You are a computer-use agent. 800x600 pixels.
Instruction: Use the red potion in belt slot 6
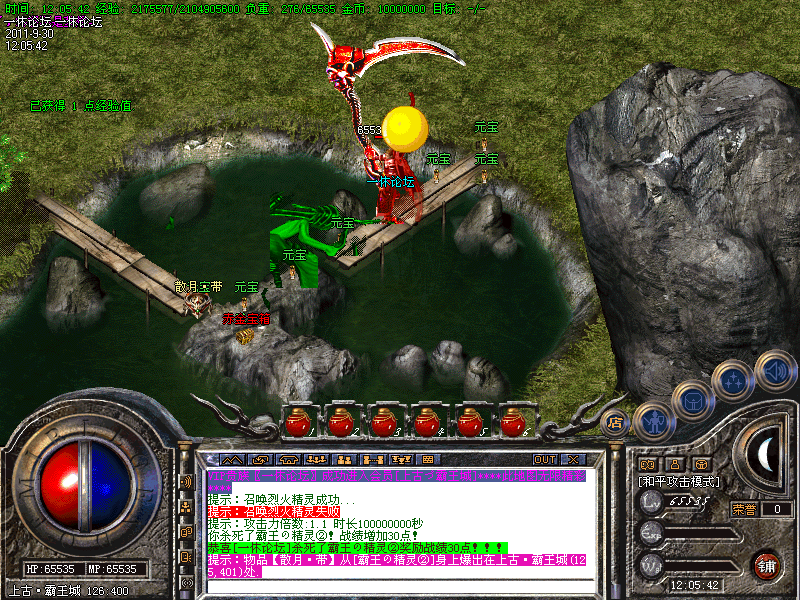tap(514, 423)
